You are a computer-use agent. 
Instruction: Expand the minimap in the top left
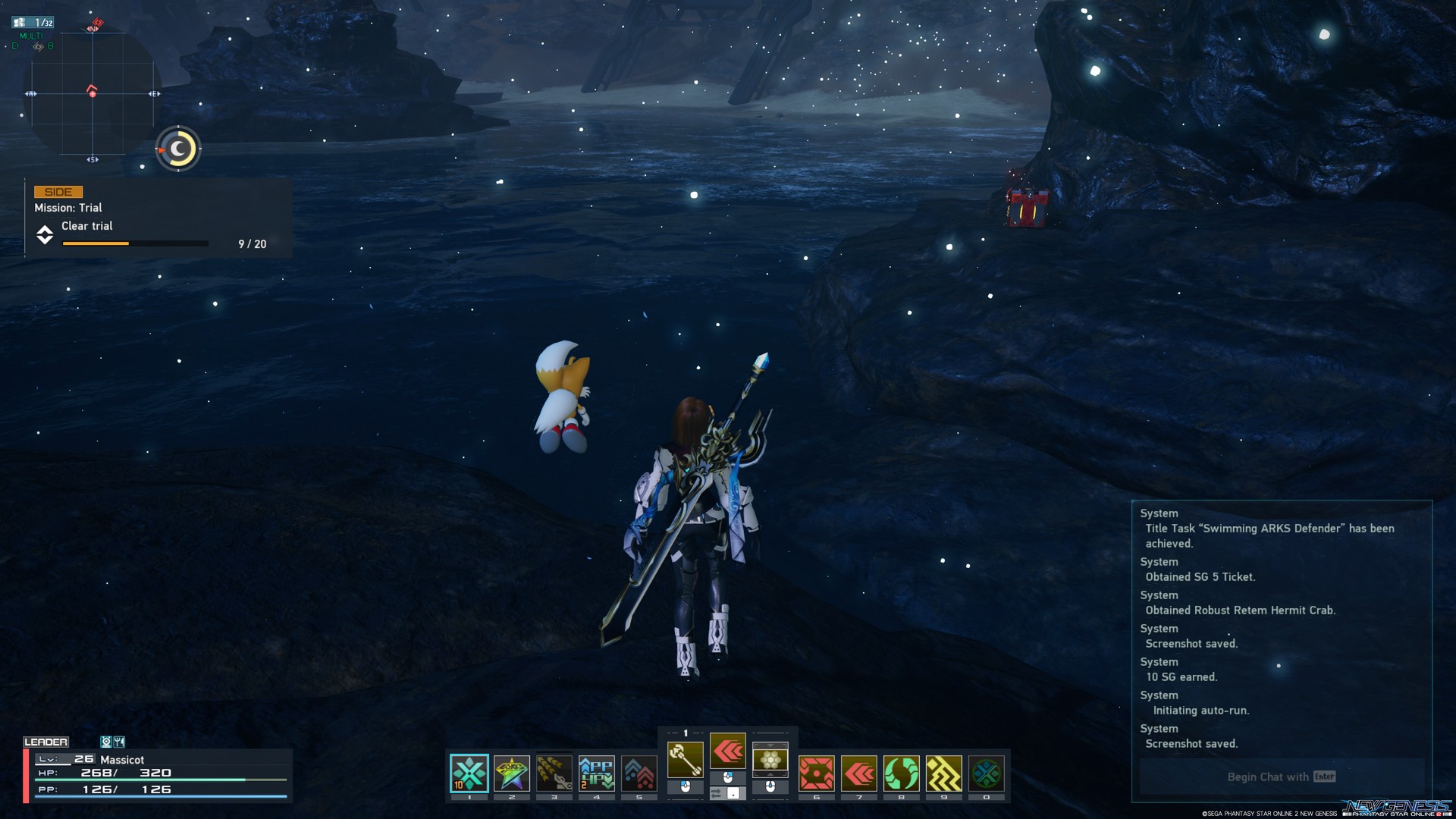93,95
